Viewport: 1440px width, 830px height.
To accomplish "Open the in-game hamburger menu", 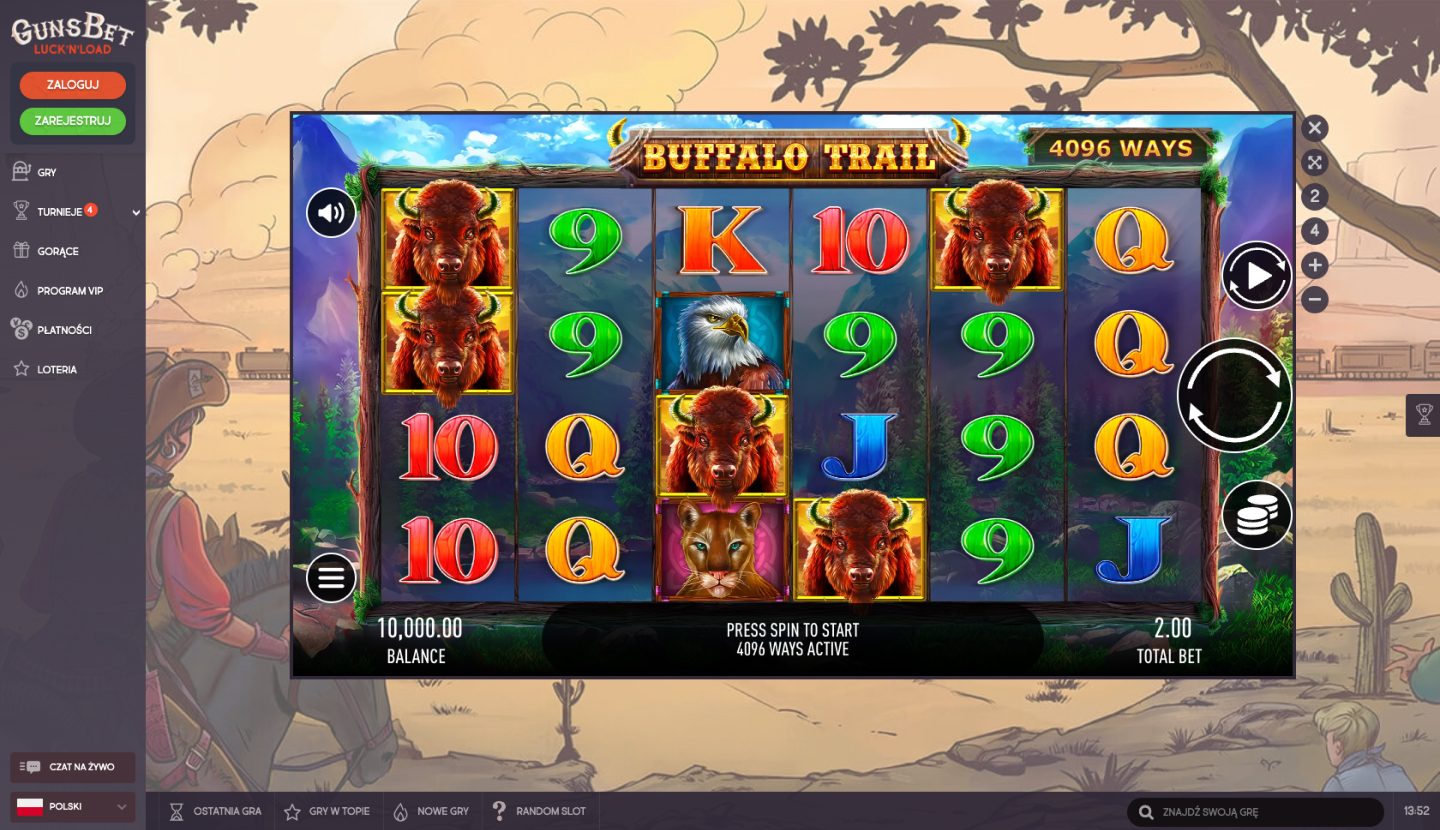I will (330, 577).
